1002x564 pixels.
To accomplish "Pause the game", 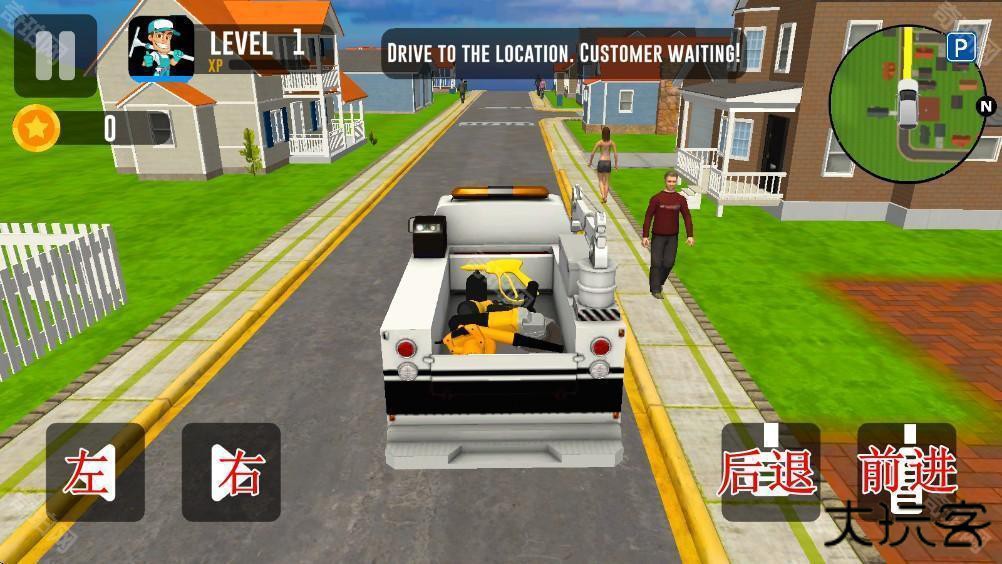I will tap(55, 55).
